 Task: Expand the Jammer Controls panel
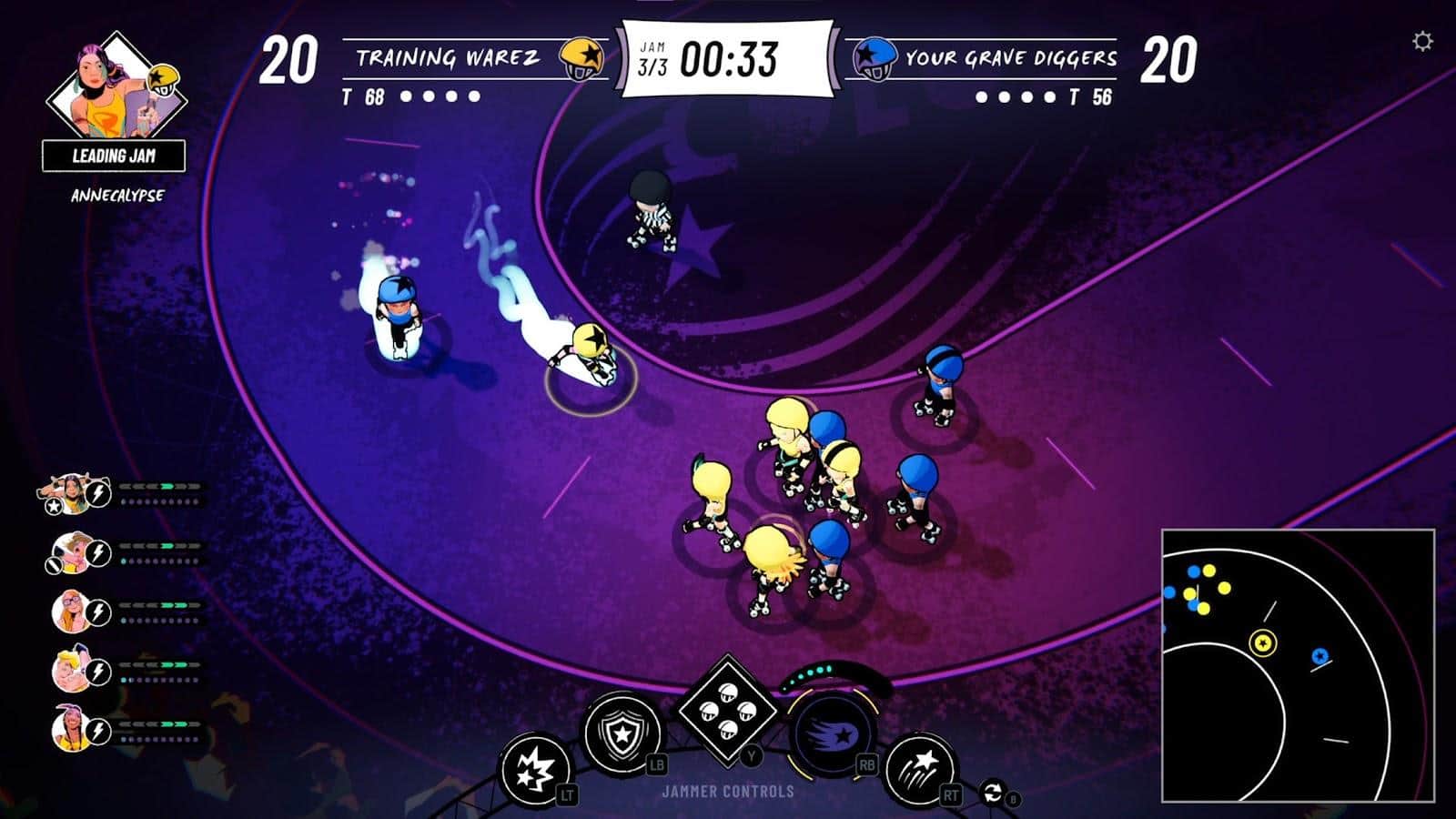click(x=728, y=790)
